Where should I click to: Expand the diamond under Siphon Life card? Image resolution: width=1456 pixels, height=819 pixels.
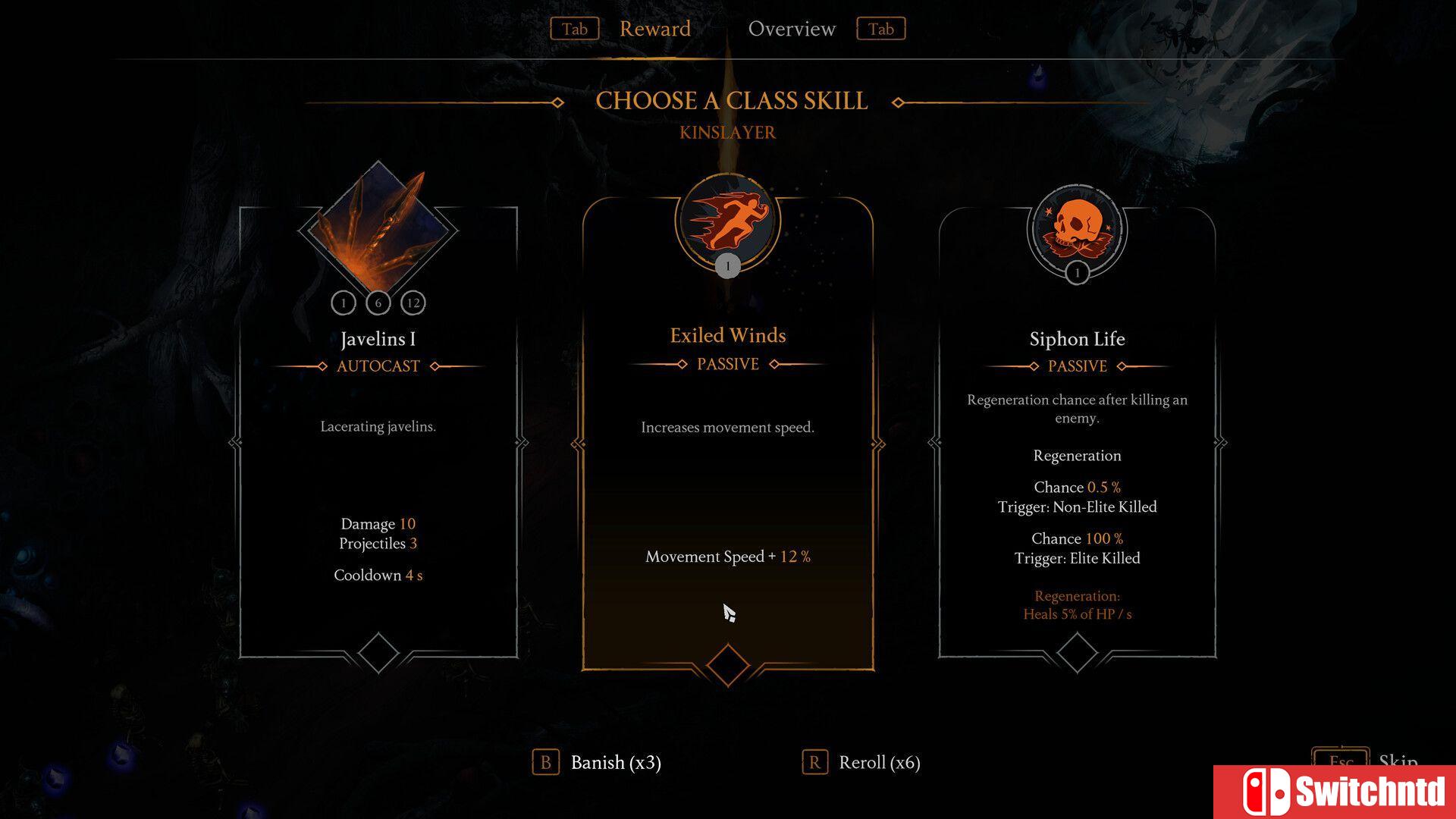point(1077,651)
